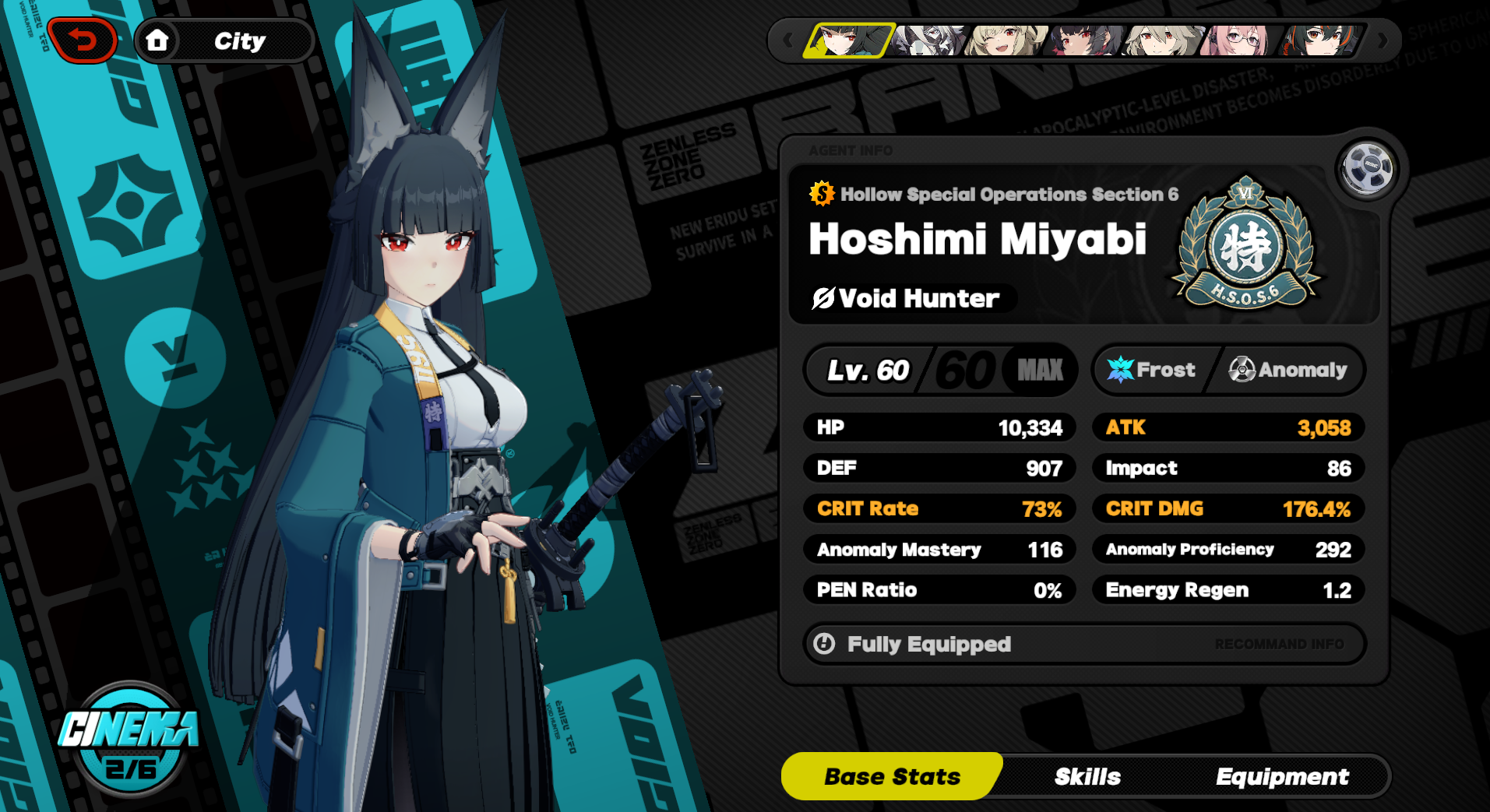Click the CRIT Rate stat row
This screenshot has height=812, width=1490.
(x=939, y=508)
